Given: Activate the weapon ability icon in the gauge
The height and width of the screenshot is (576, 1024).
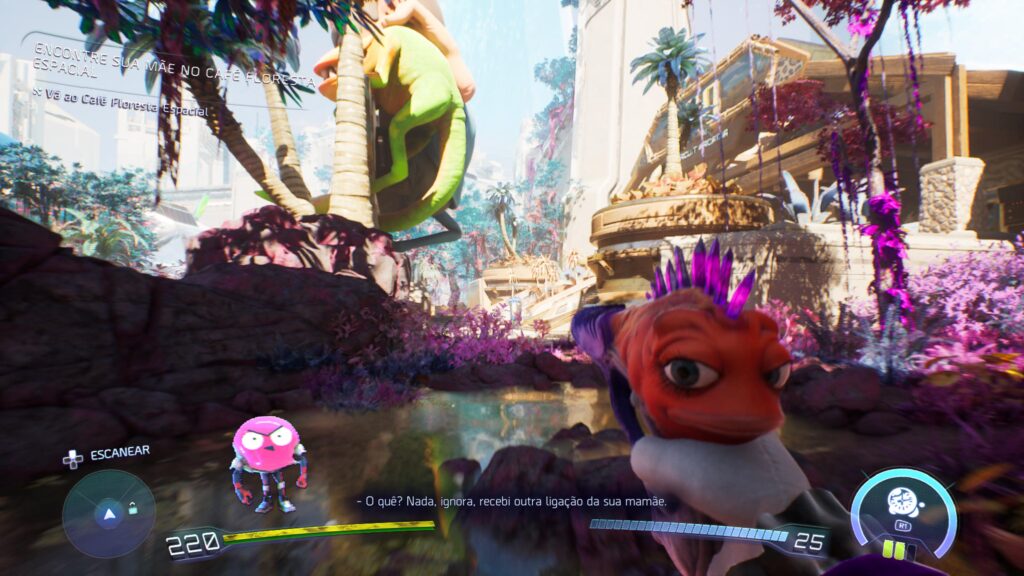Looking at the screenshot, I should [904, 504].
